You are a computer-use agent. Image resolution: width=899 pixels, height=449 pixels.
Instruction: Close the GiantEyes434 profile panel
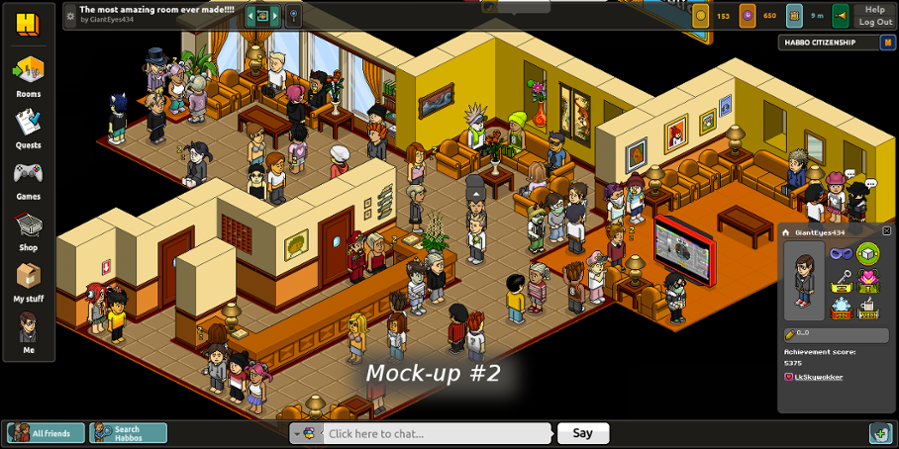(886, 231)
